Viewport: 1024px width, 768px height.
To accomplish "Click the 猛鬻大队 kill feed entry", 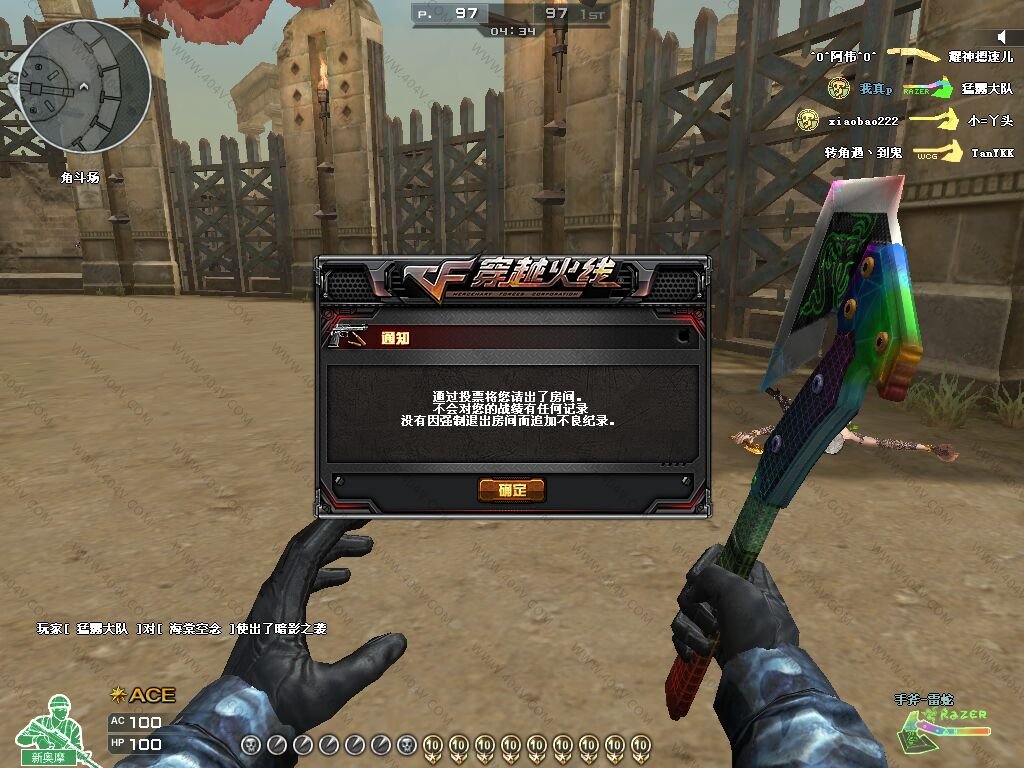I will tap(987, 89).
